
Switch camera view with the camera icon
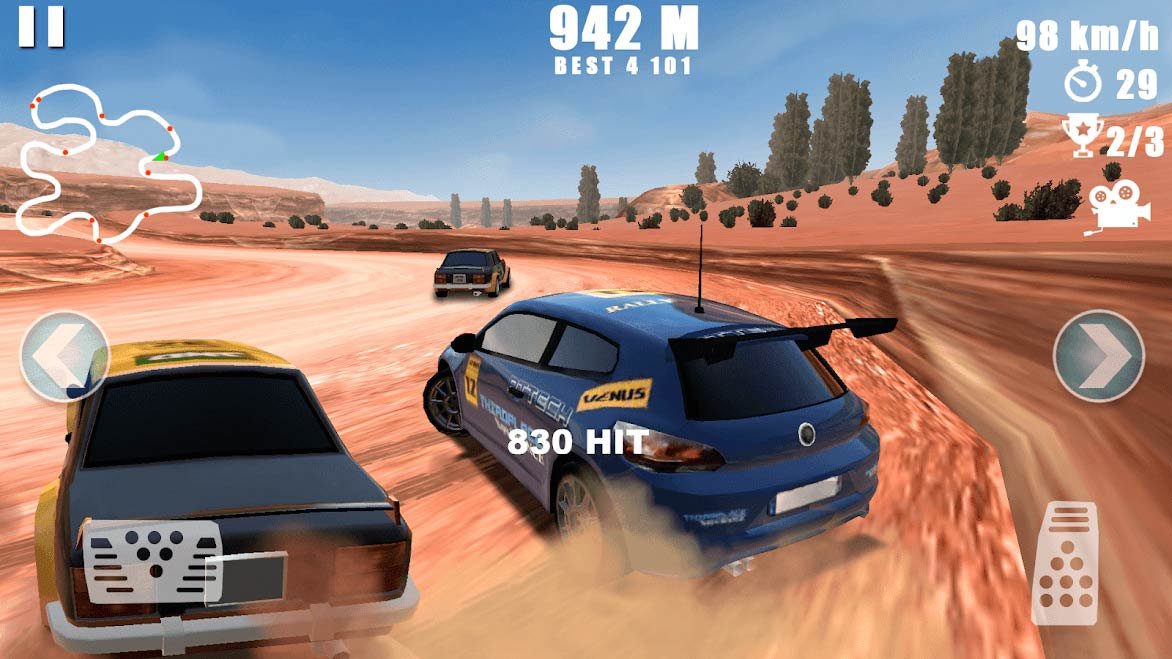tap(1112, 208)
